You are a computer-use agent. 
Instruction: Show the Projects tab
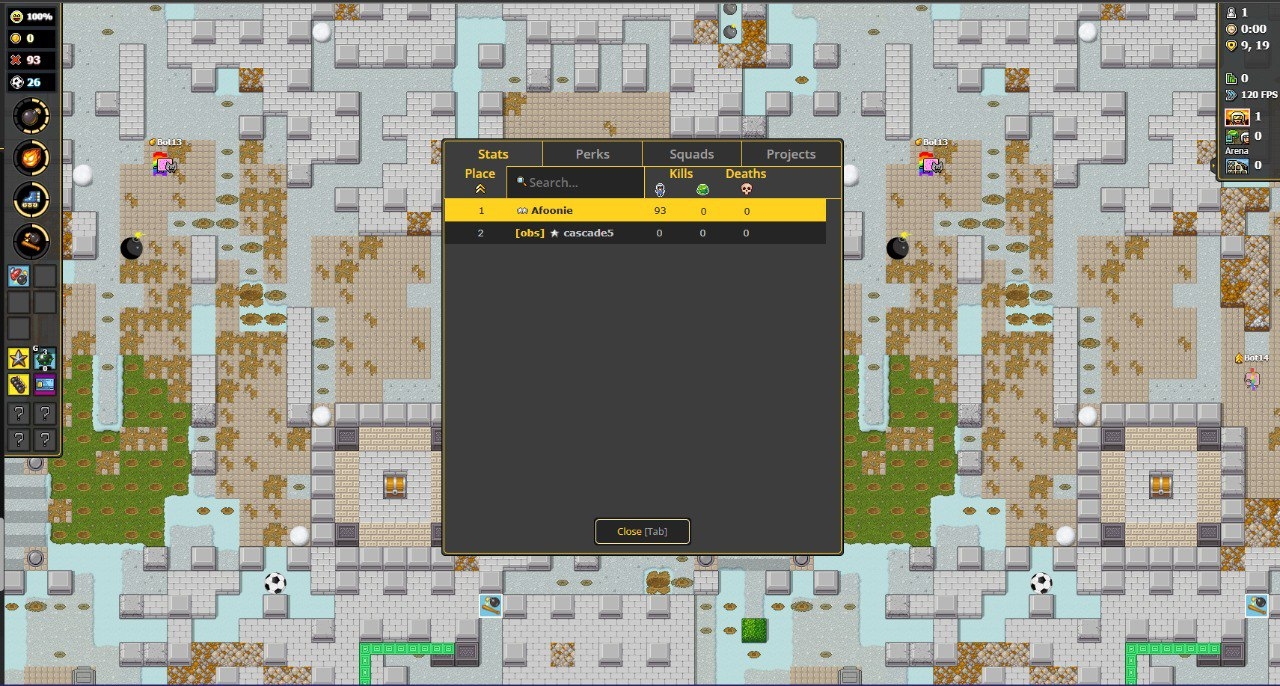[790, 154]
